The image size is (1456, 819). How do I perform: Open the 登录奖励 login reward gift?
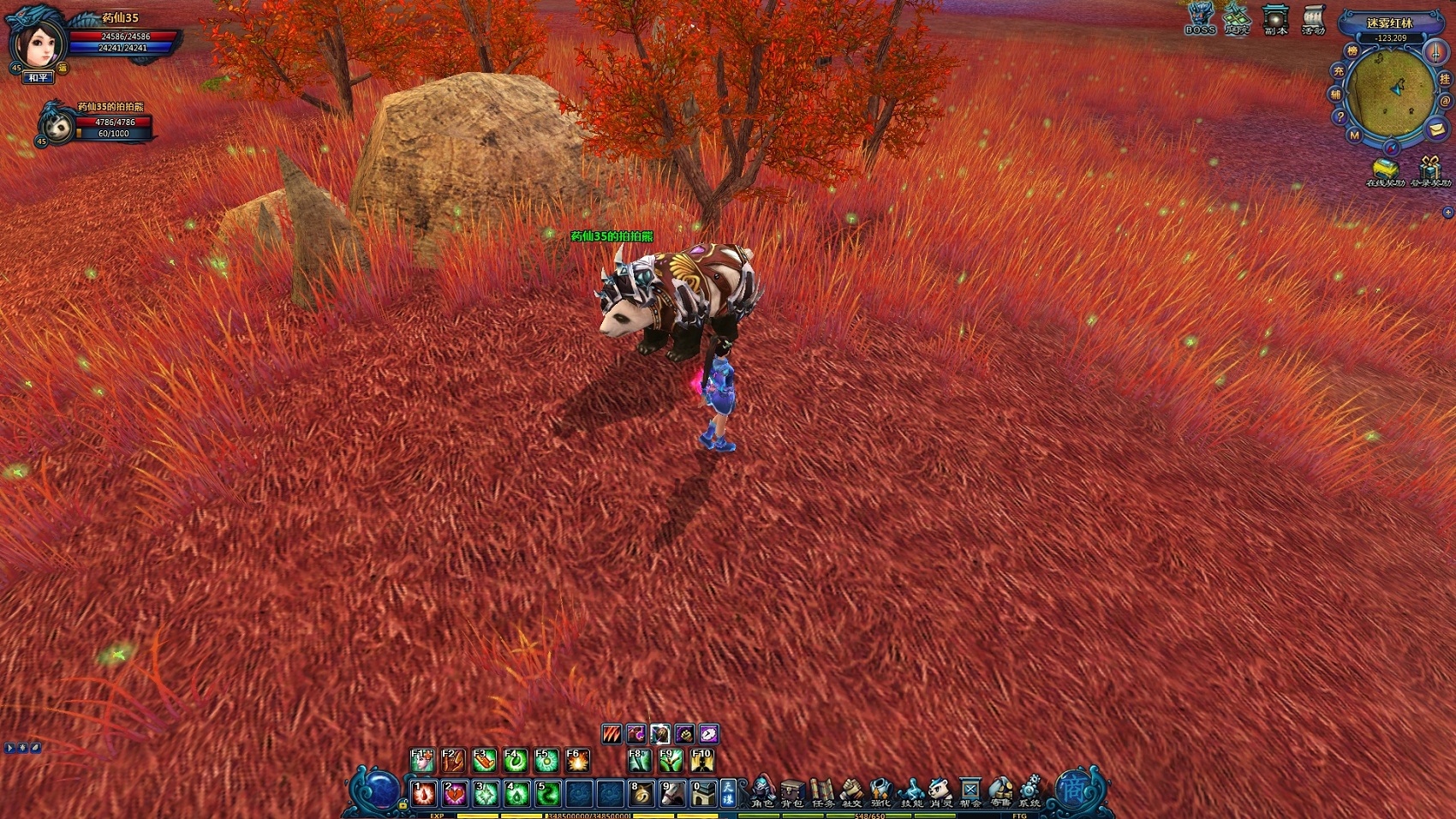click(1430, 170)
